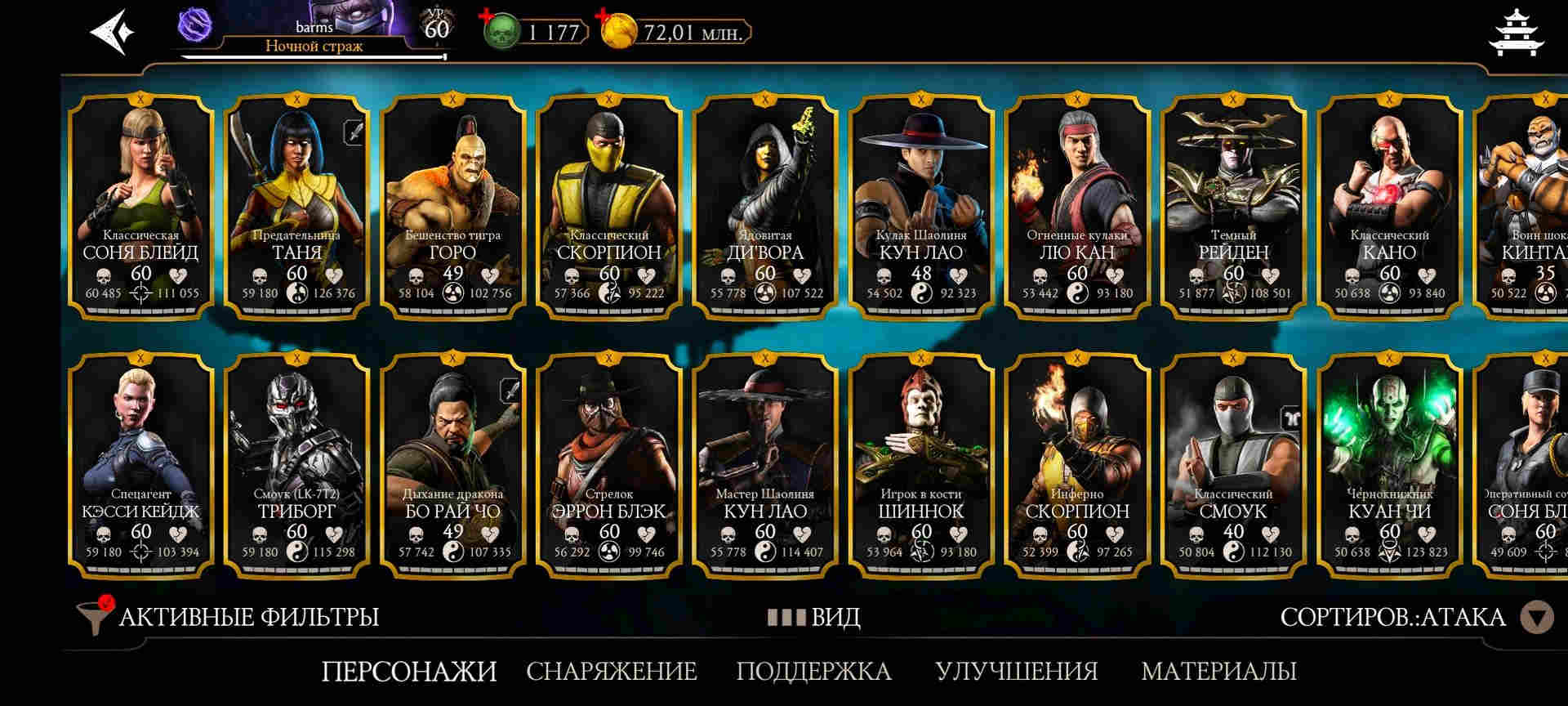Choose the Темный Рейден card
Screen dimensions: 1568x706
click(1233, 204)
